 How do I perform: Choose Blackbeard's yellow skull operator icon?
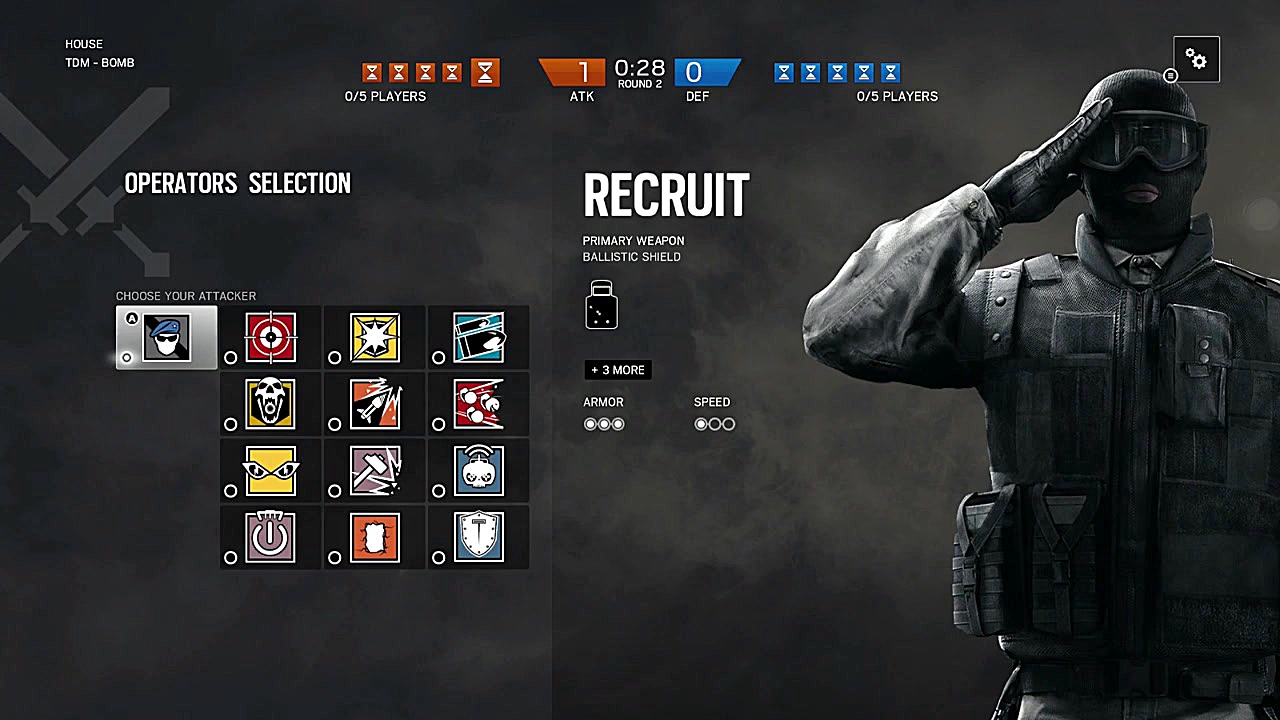pos(270,404)
